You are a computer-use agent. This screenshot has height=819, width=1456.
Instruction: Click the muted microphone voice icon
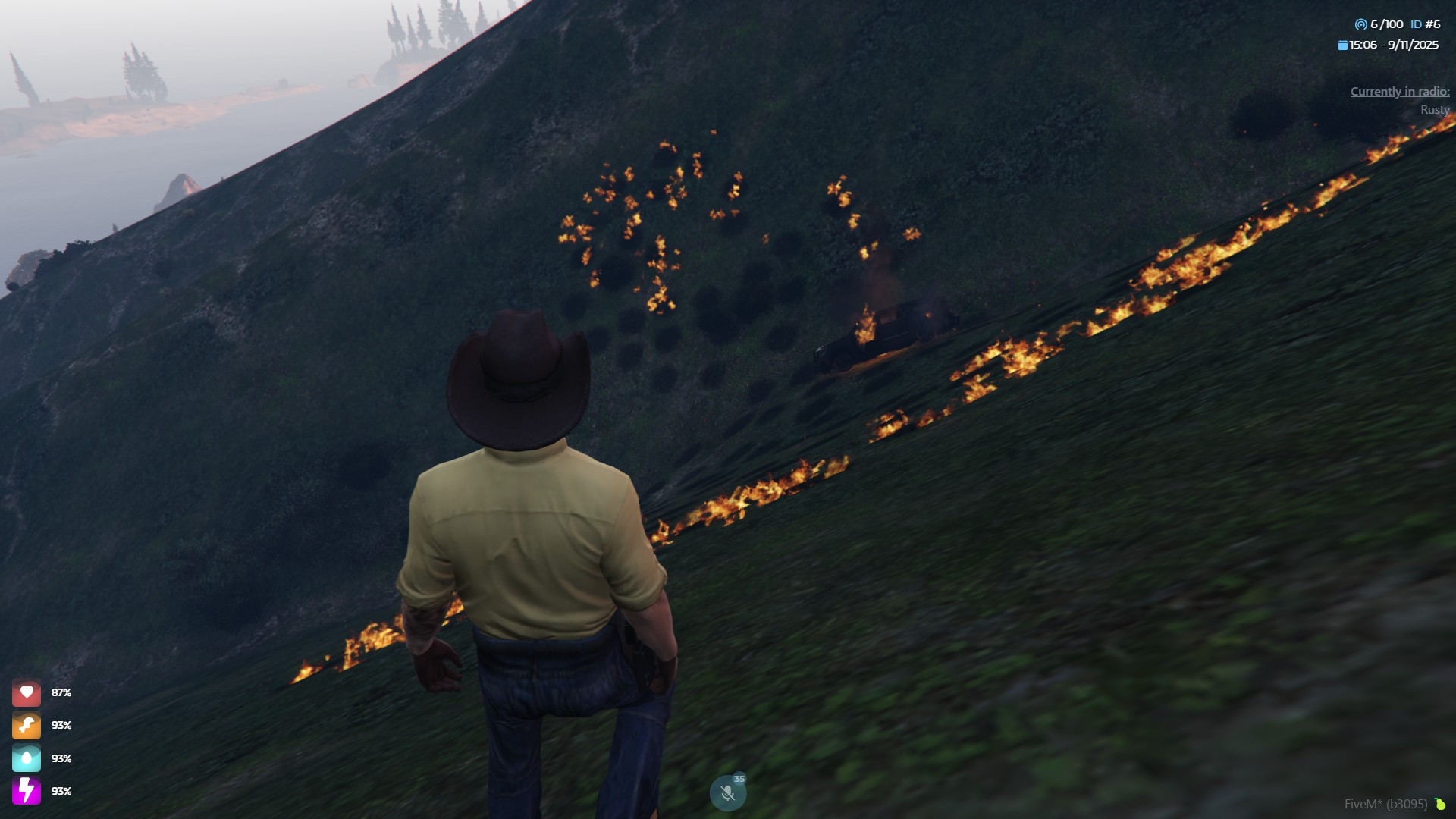point(727,793)
